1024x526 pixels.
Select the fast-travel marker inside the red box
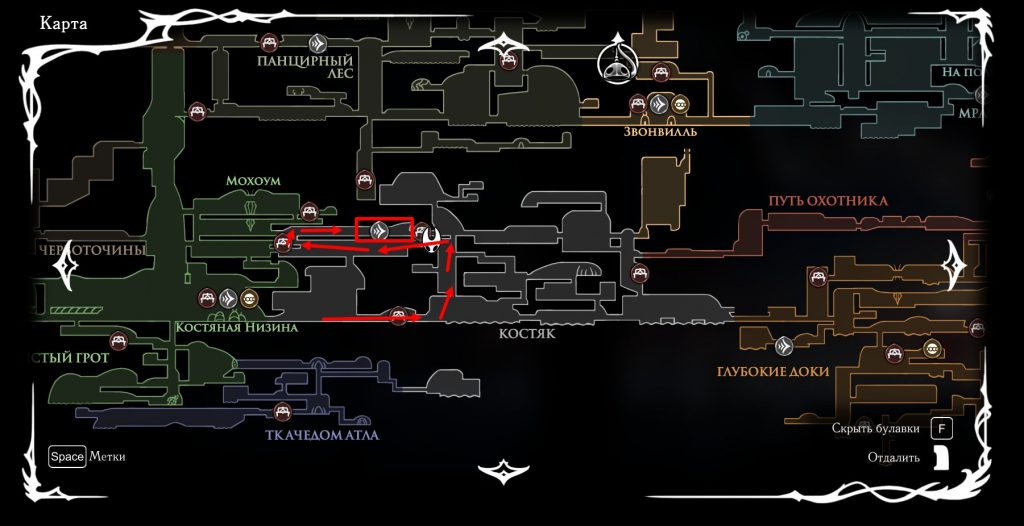[379, 231]
